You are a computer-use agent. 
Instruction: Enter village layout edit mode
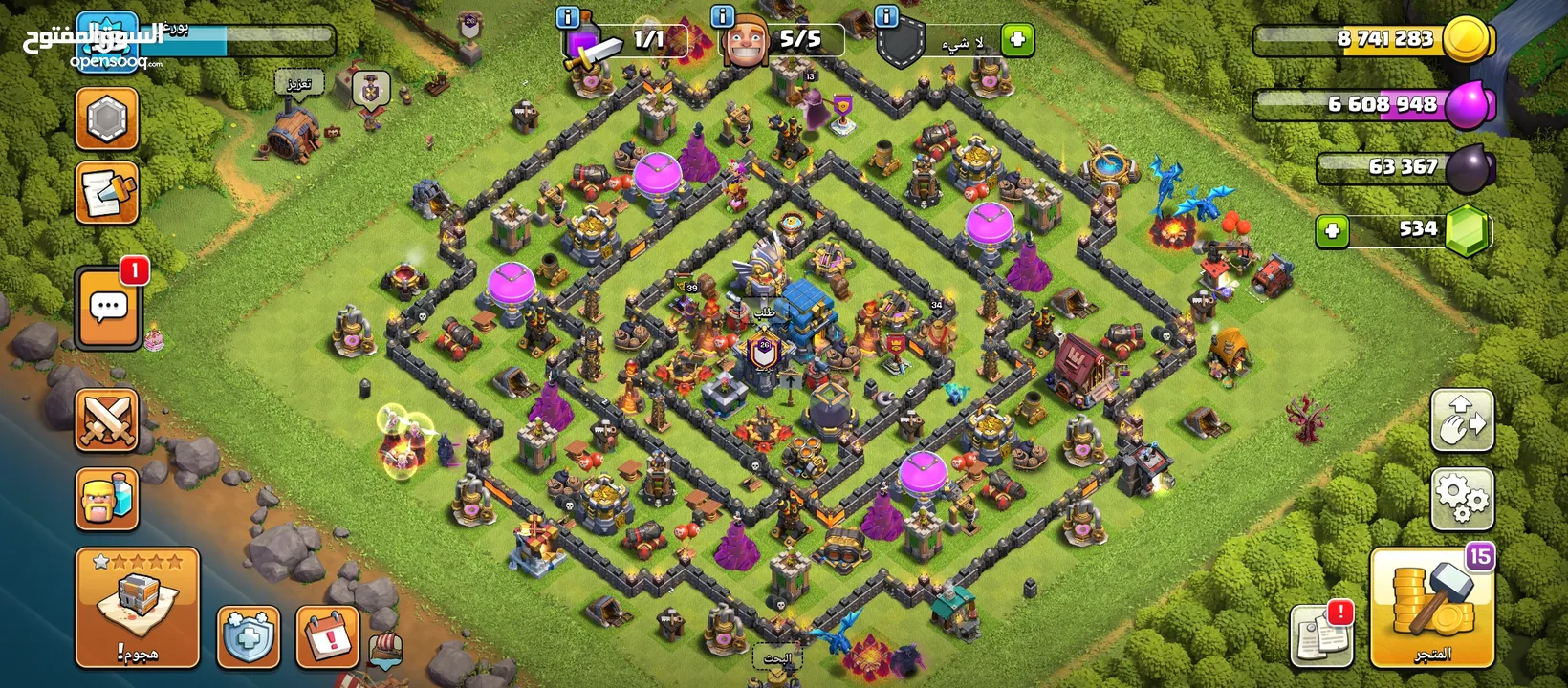pos(1462,419)
